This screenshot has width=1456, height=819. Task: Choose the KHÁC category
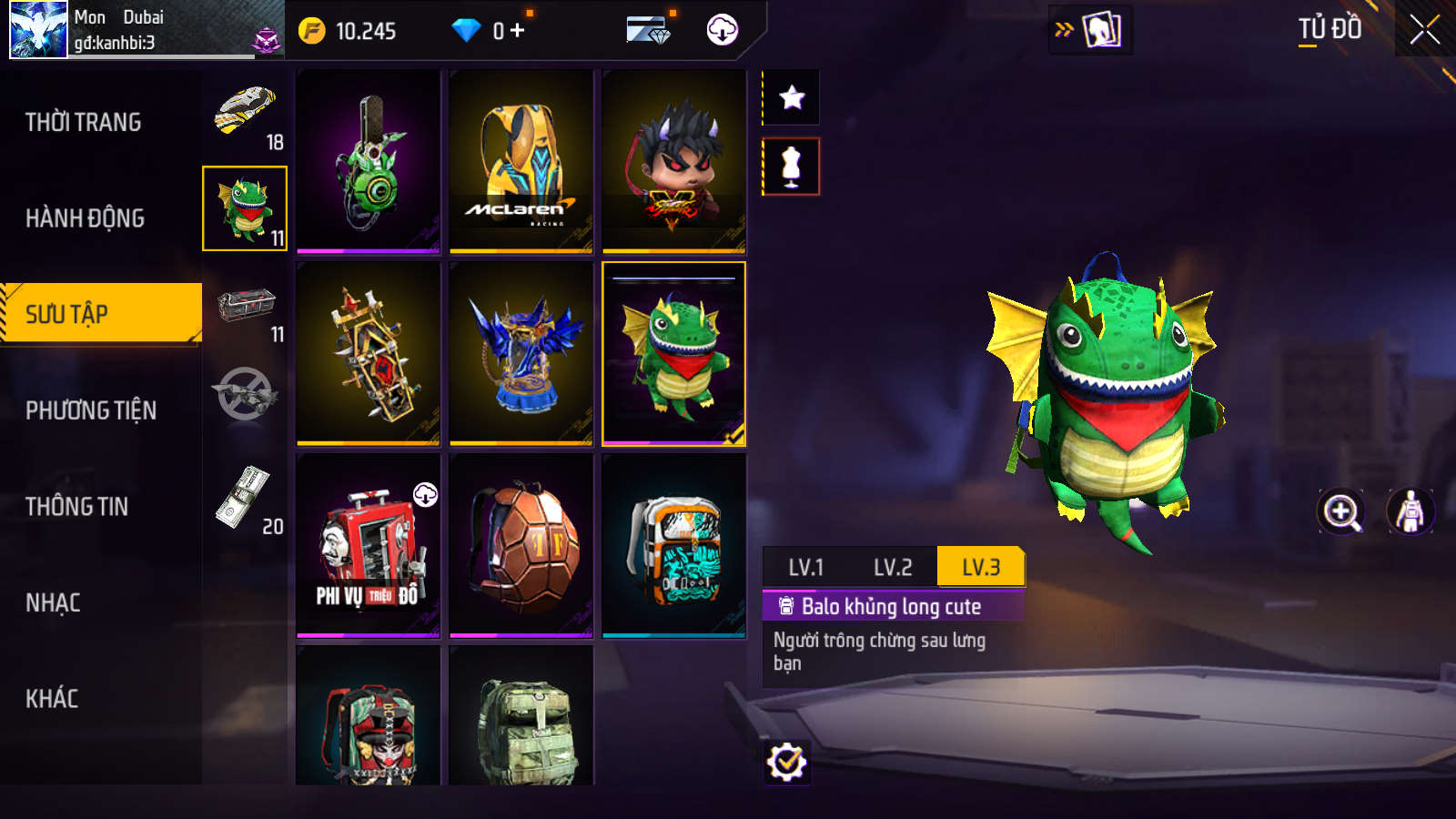(x=52, y=699)
